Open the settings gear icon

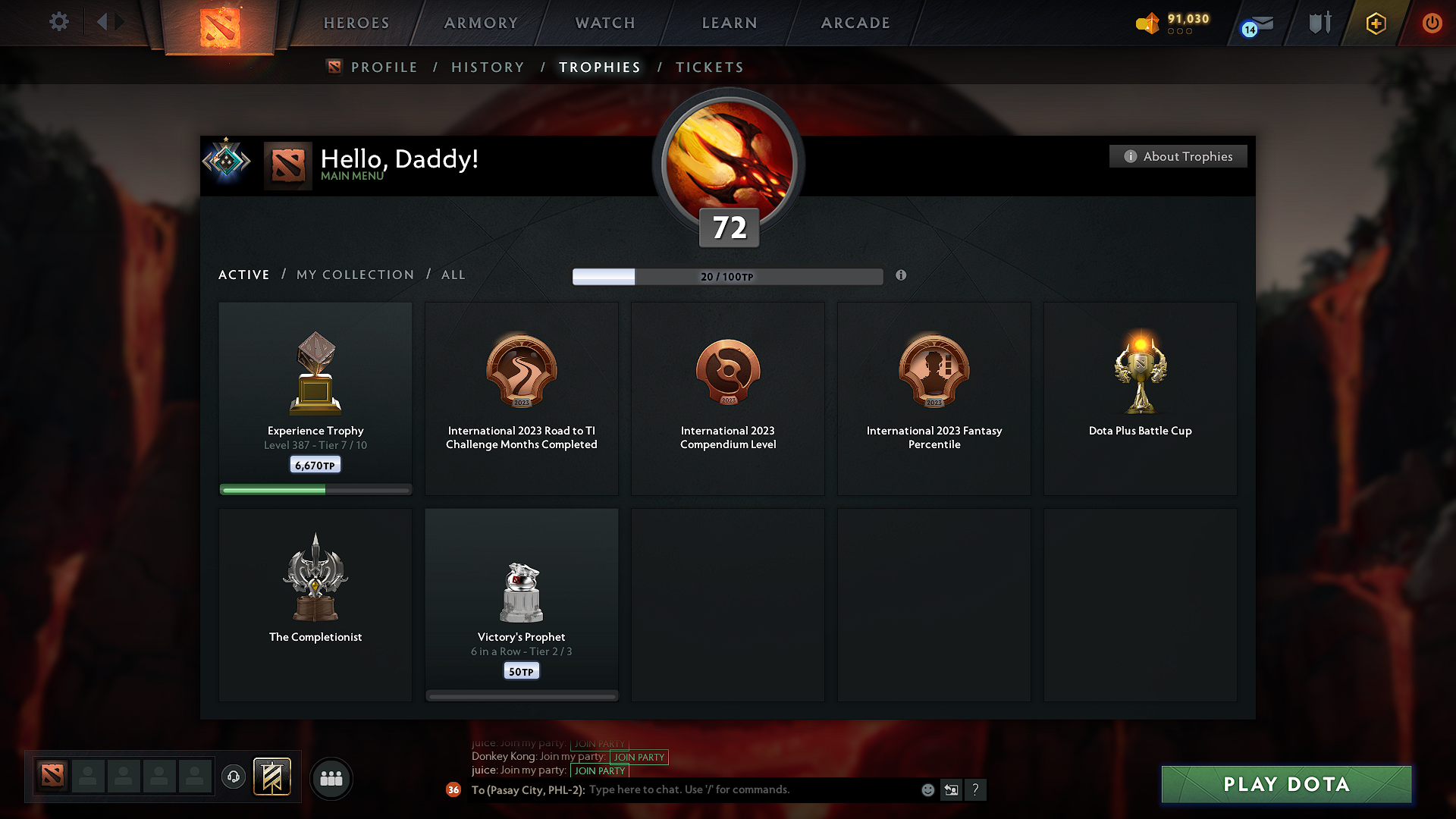[x=58, y=22]
